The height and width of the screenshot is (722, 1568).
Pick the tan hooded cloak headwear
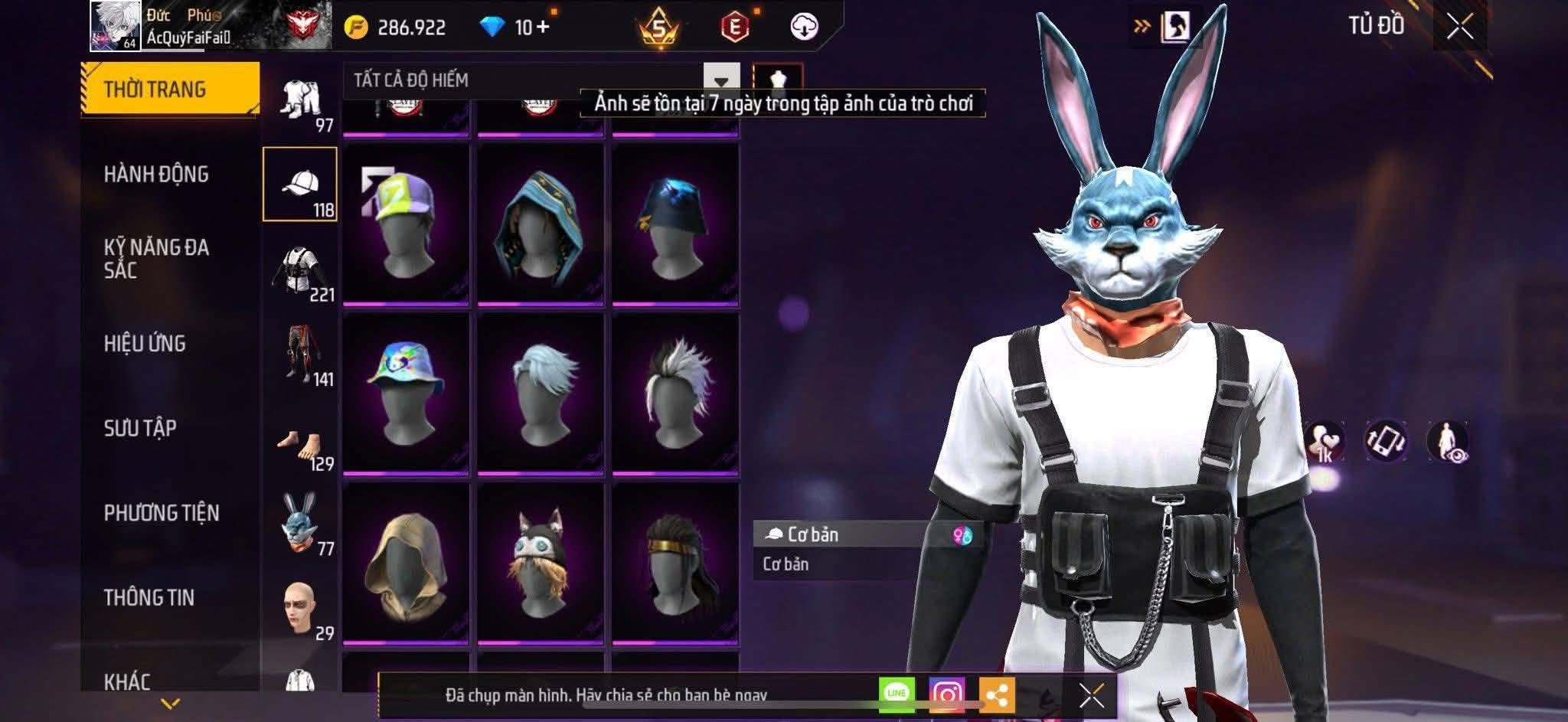coord(406,564)
